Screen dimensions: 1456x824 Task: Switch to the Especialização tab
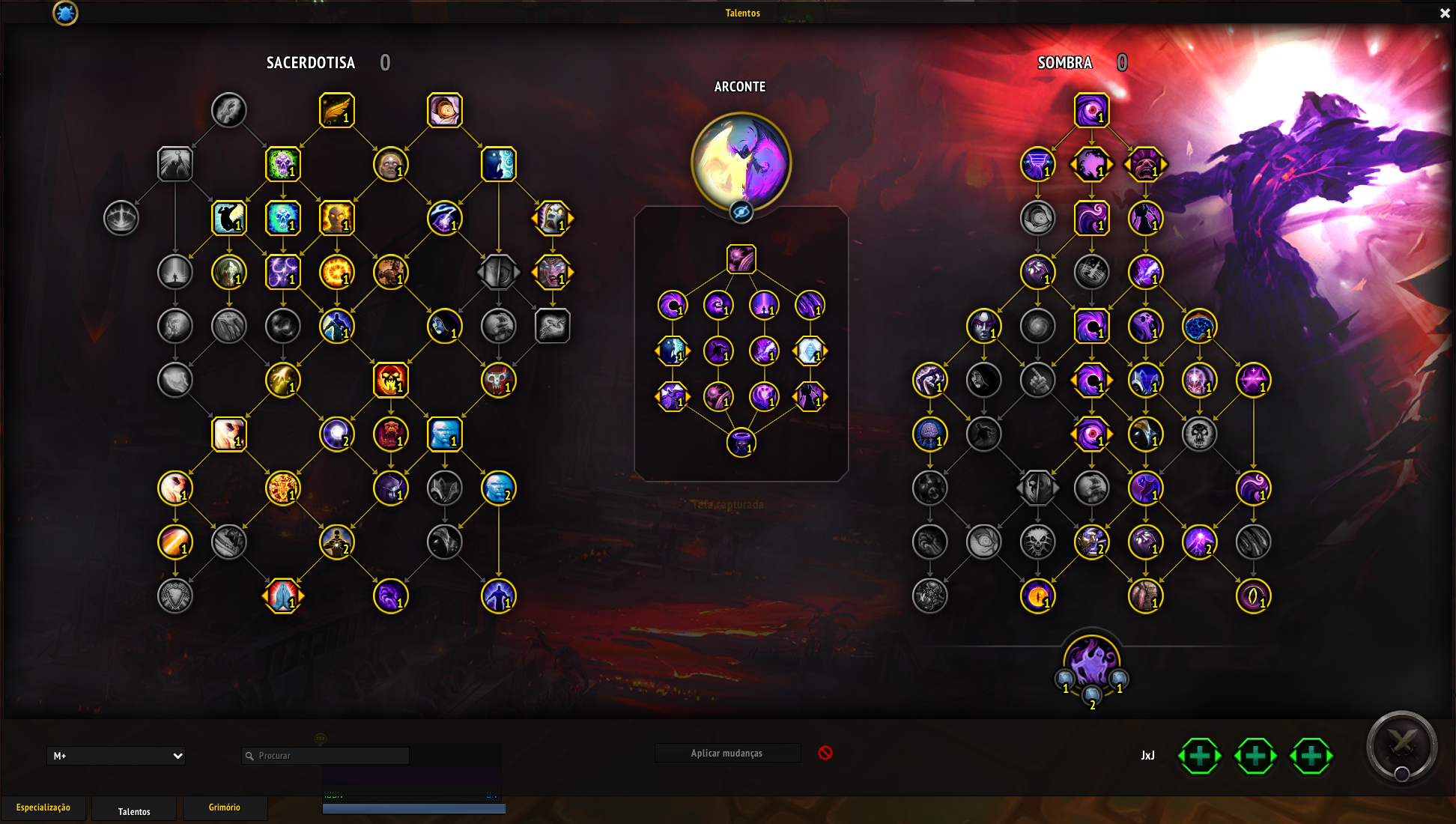pyautogui.click(x=43, y=808)
